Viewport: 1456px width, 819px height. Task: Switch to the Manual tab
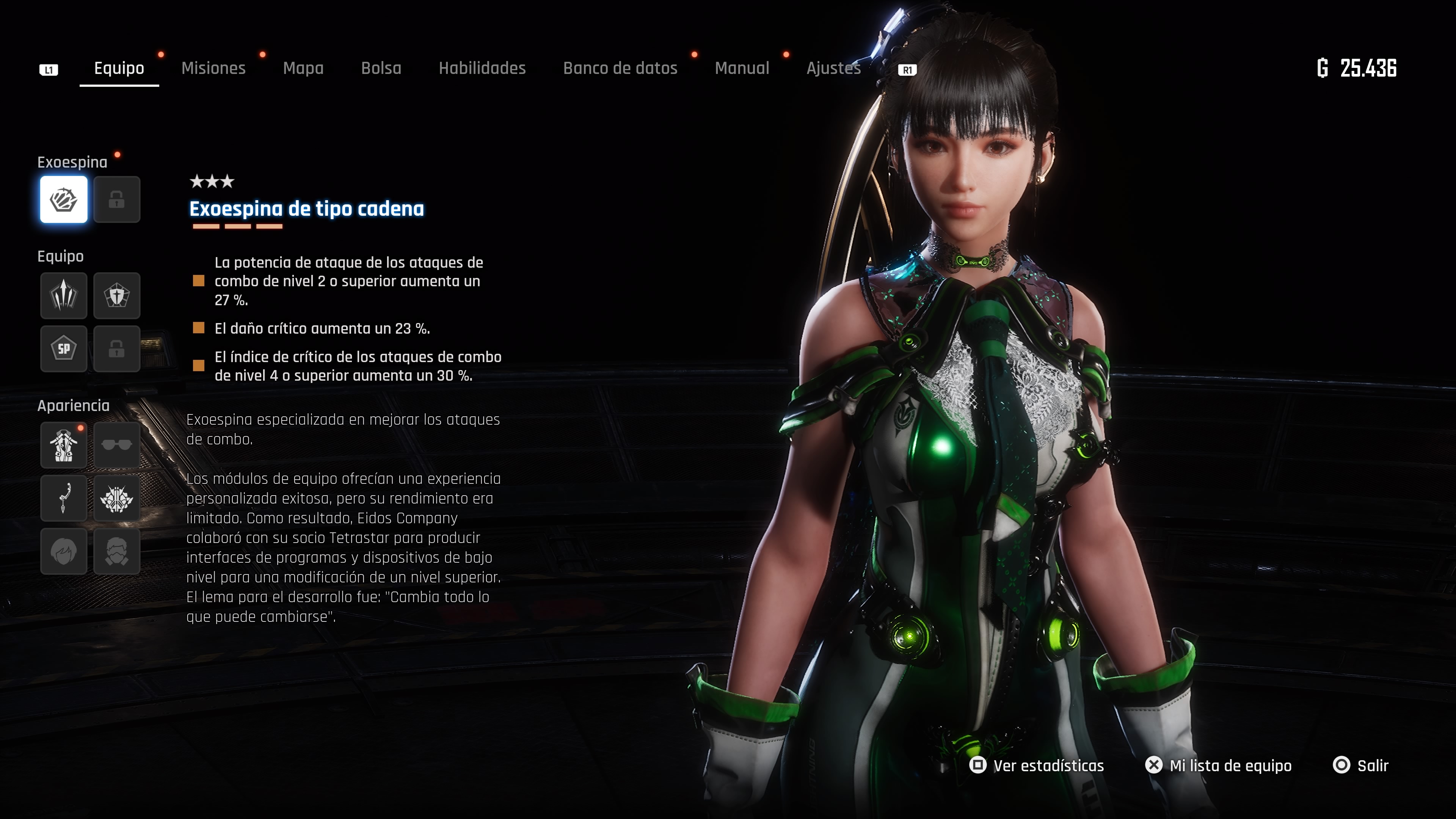742,68
